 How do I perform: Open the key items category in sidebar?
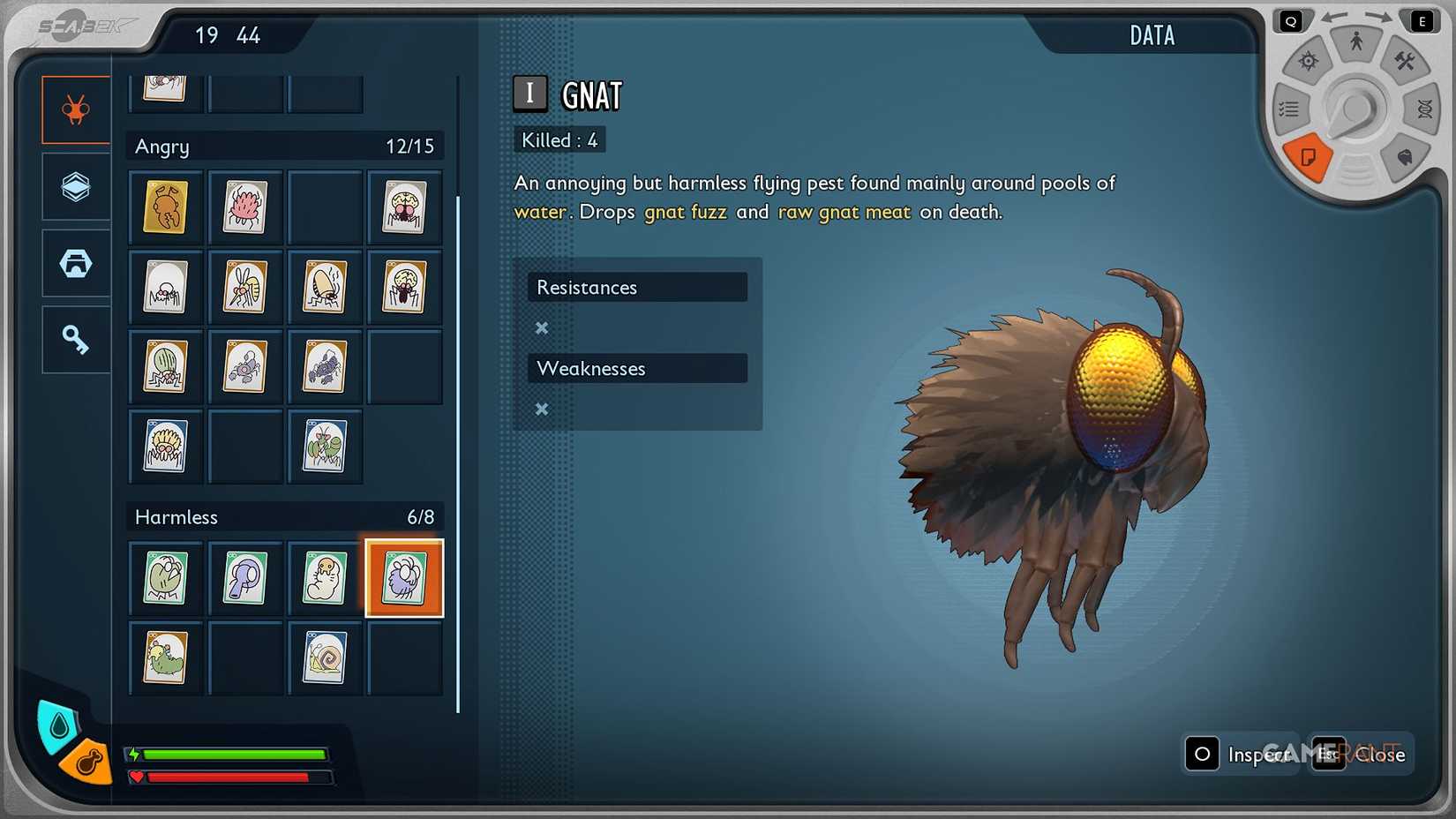tap(75, 339)
